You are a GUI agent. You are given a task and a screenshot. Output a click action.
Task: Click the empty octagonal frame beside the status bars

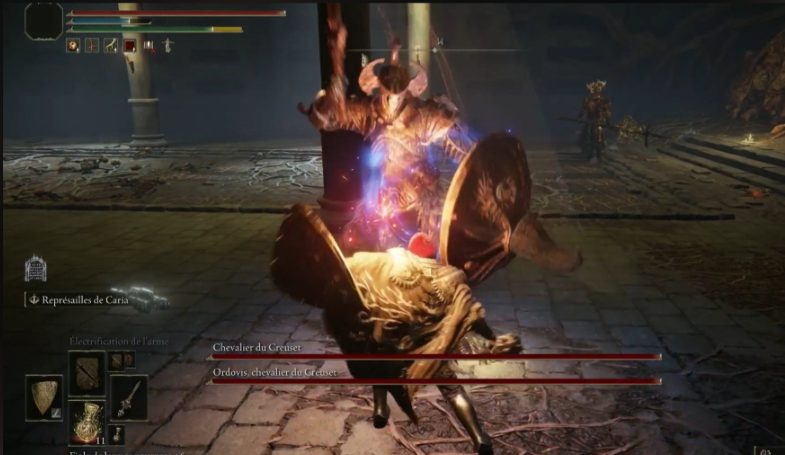pyautogui.click(x=44, y=21)
